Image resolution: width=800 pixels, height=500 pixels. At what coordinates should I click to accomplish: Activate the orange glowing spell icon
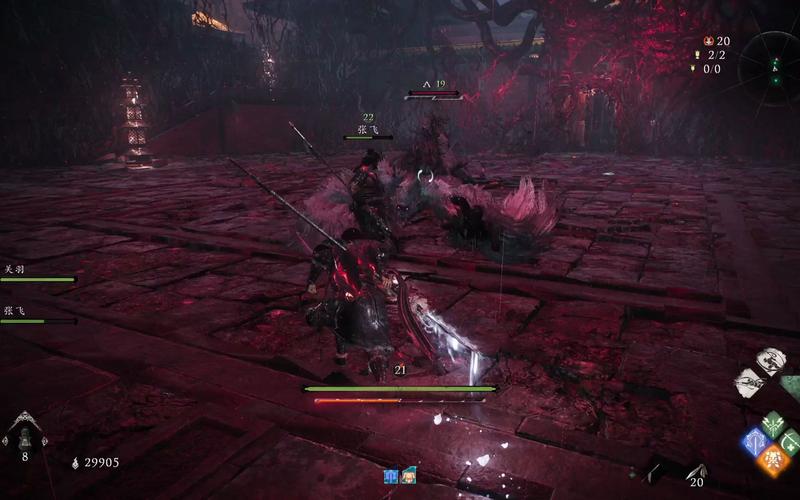click(772, 459)
